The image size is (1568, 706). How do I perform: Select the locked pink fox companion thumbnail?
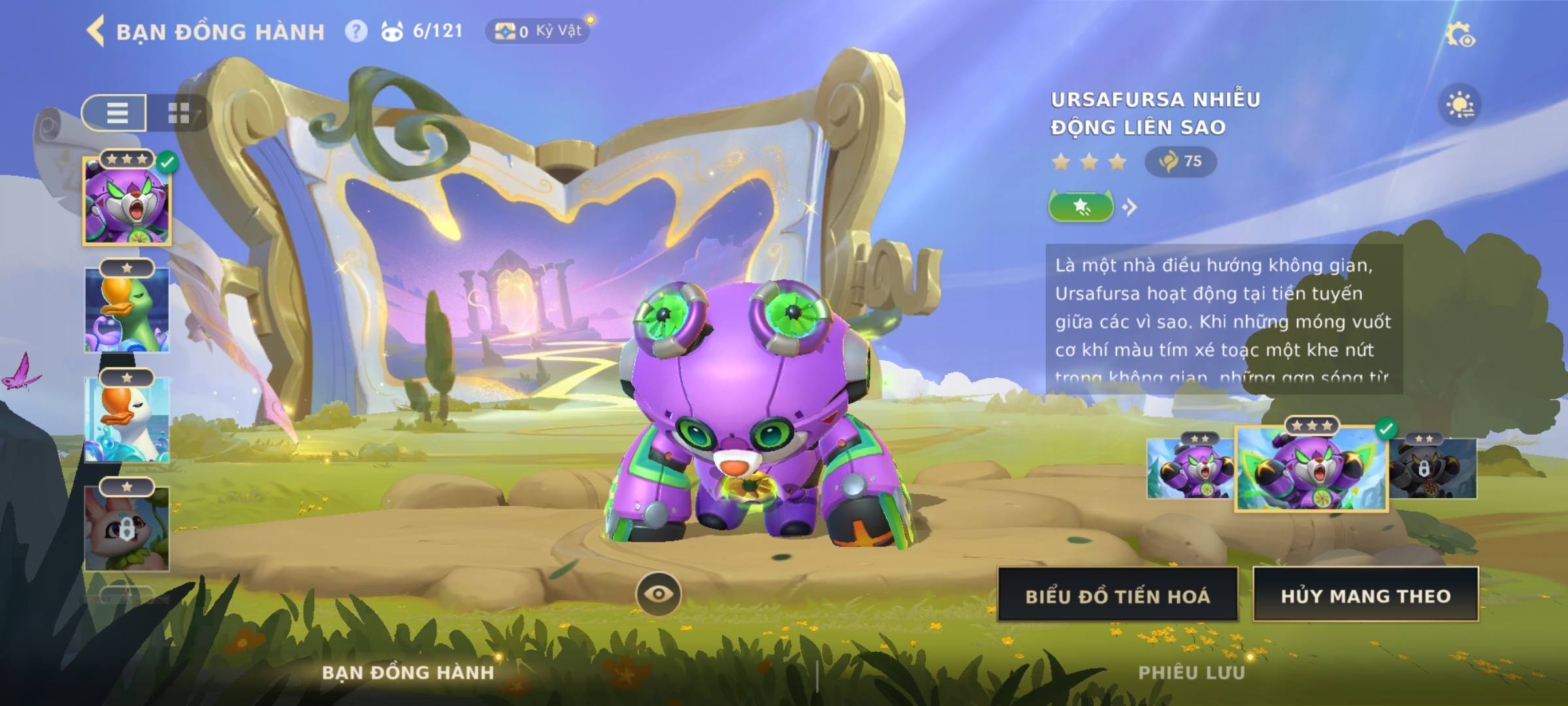(127, 529)
